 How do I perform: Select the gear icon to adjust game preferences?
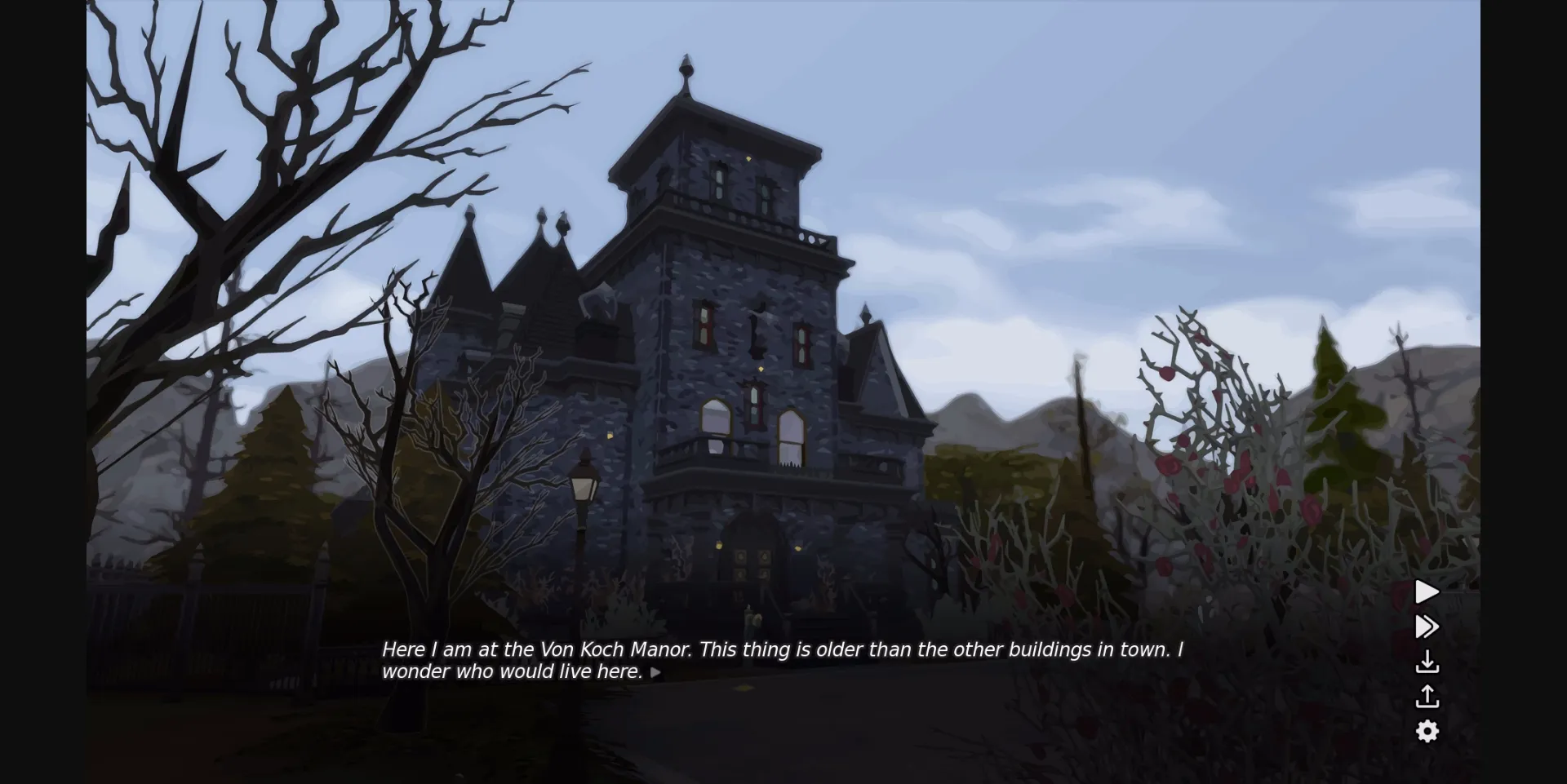1427,732
